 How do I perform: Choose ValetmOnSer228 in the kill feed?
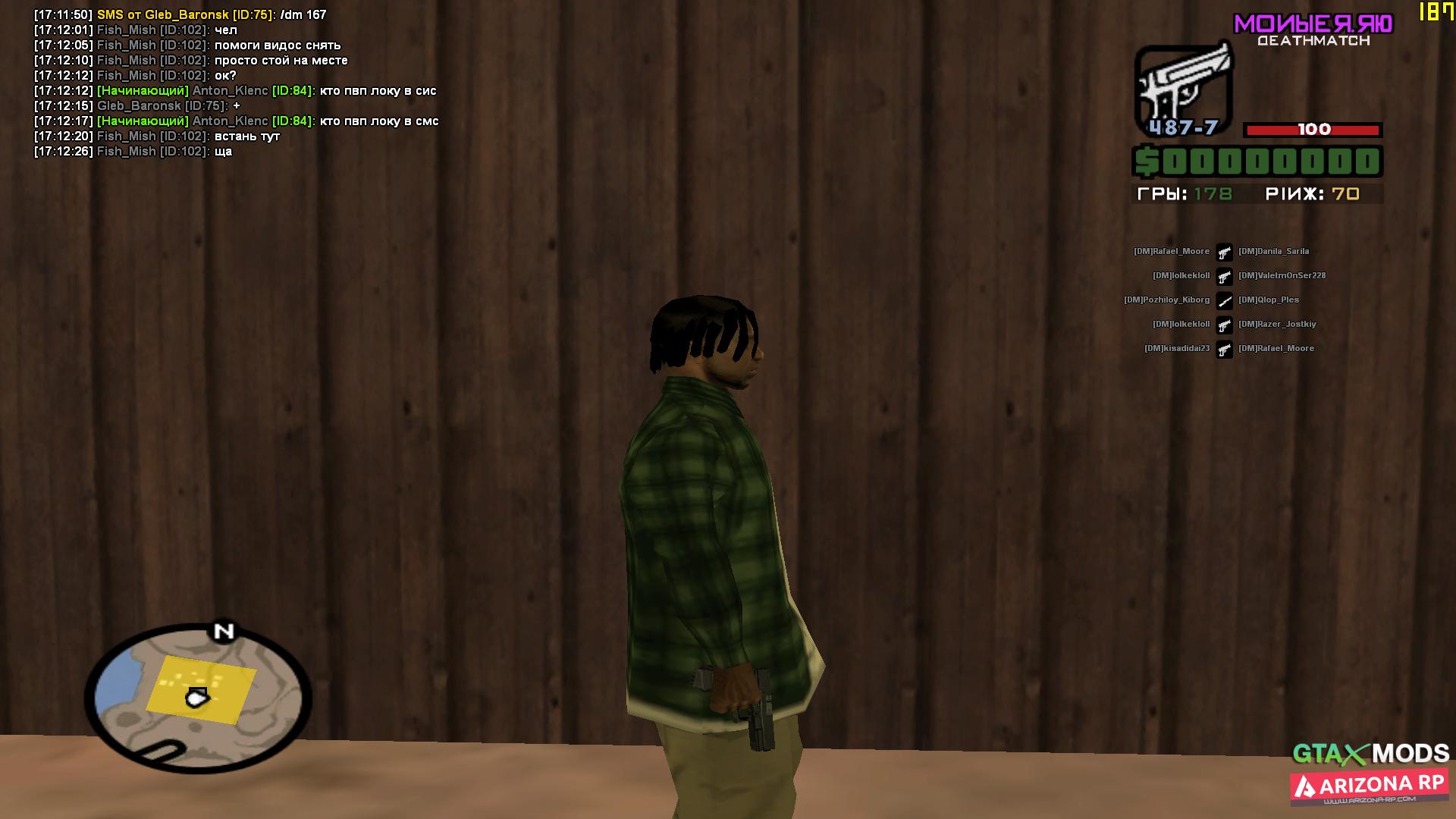click(1282, 276)
